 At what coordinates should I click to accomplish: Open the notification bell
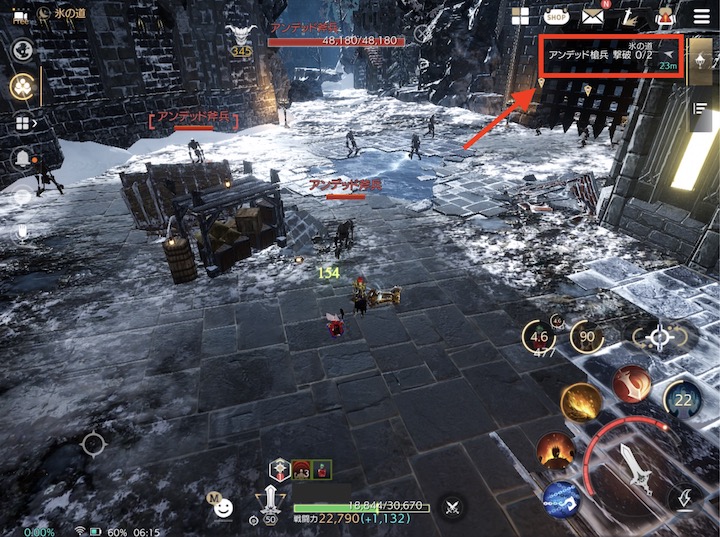(21, 158)
